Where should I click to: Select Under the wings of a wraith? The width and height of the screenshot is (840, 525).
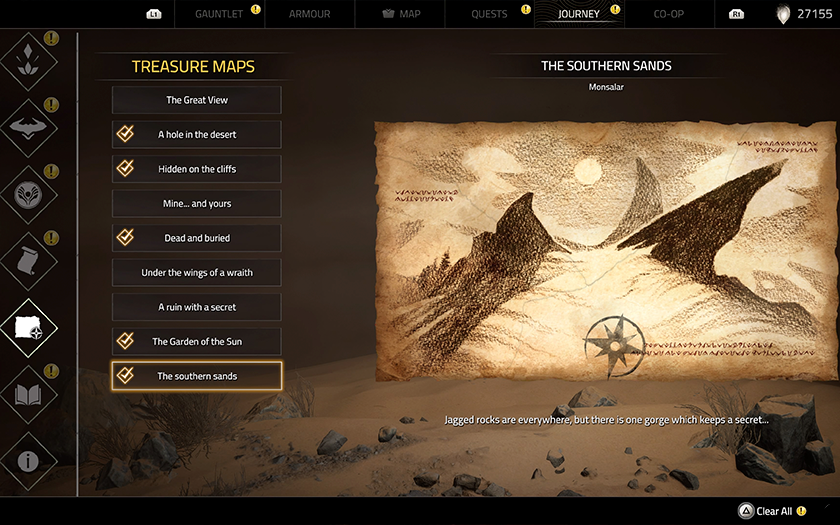tap(196, 273)
